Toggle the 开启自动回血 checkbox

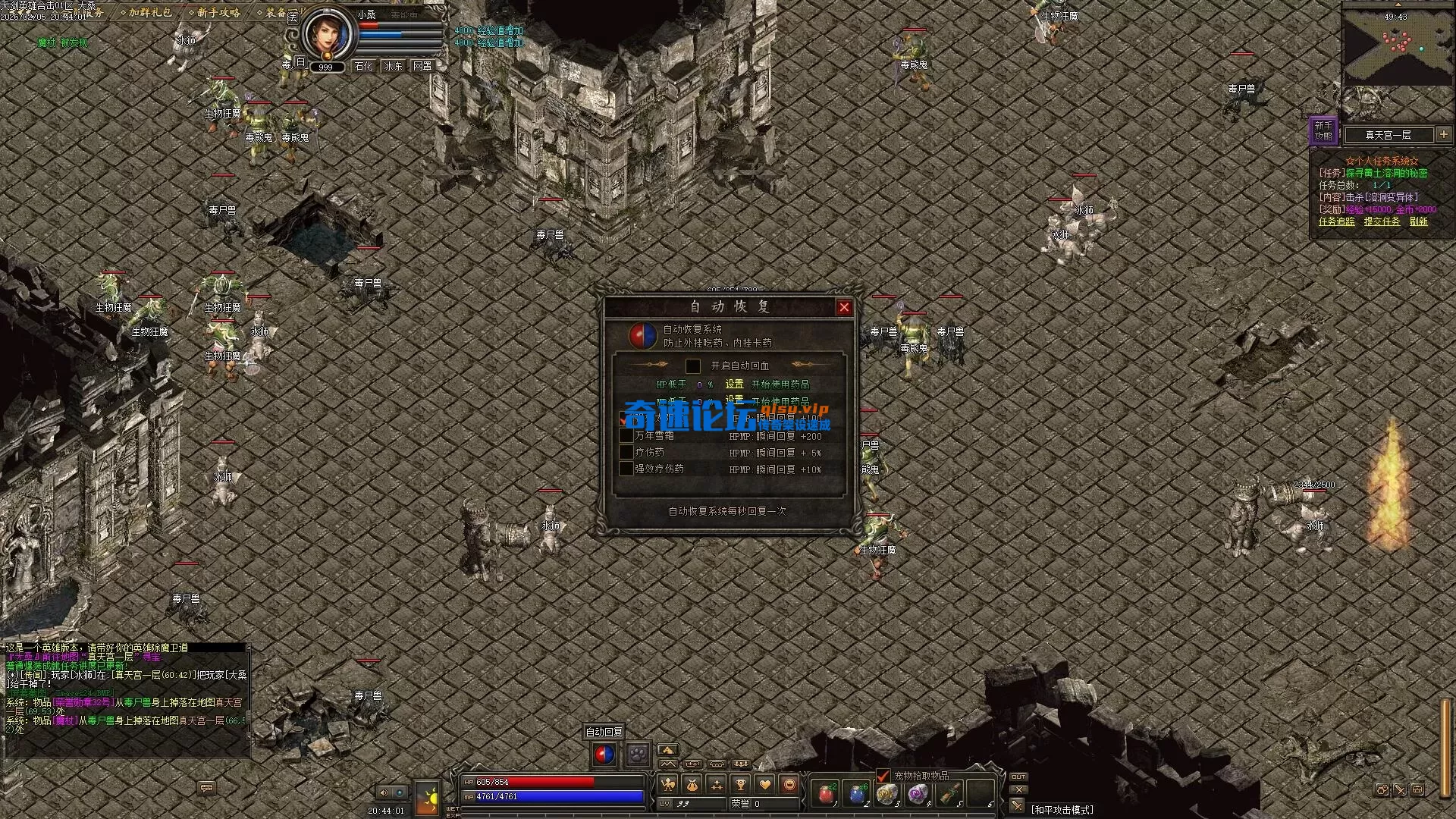point(692,366)
